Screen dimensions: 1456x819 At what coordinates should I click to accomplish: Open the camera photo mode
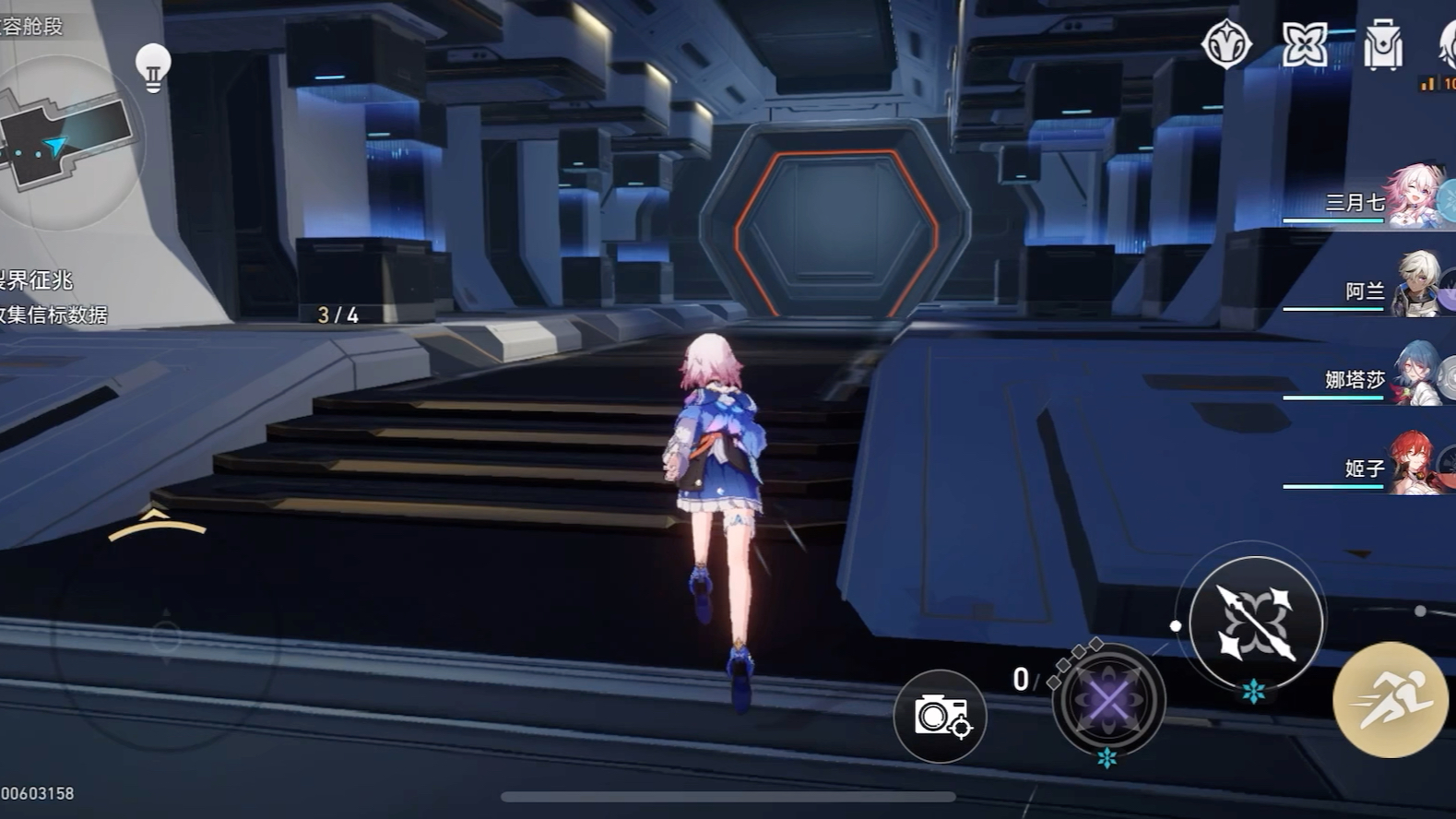(940, 717)
